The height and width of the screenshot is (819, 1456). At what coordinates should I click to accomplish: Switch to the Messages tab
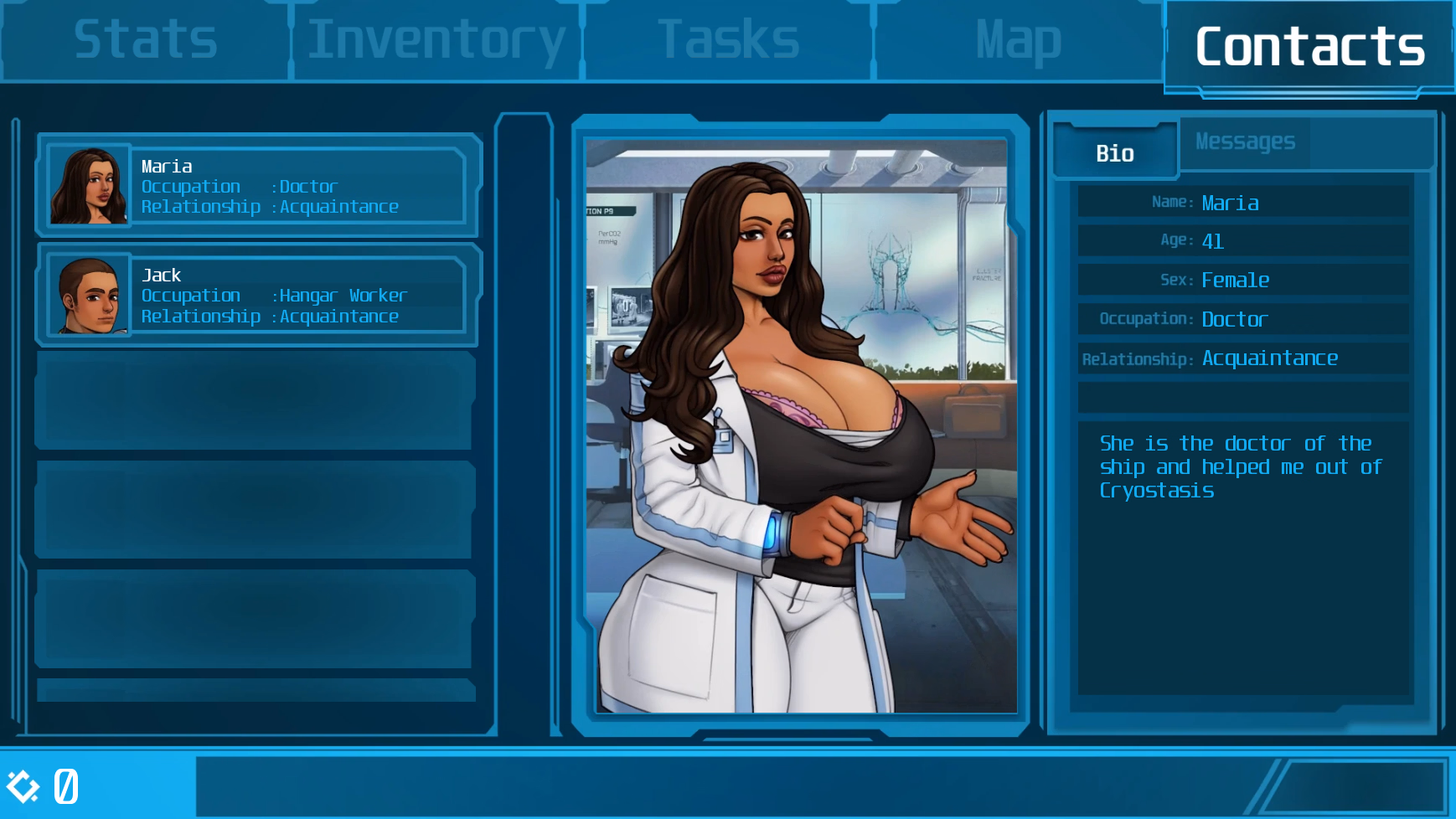pos(1244,142)
